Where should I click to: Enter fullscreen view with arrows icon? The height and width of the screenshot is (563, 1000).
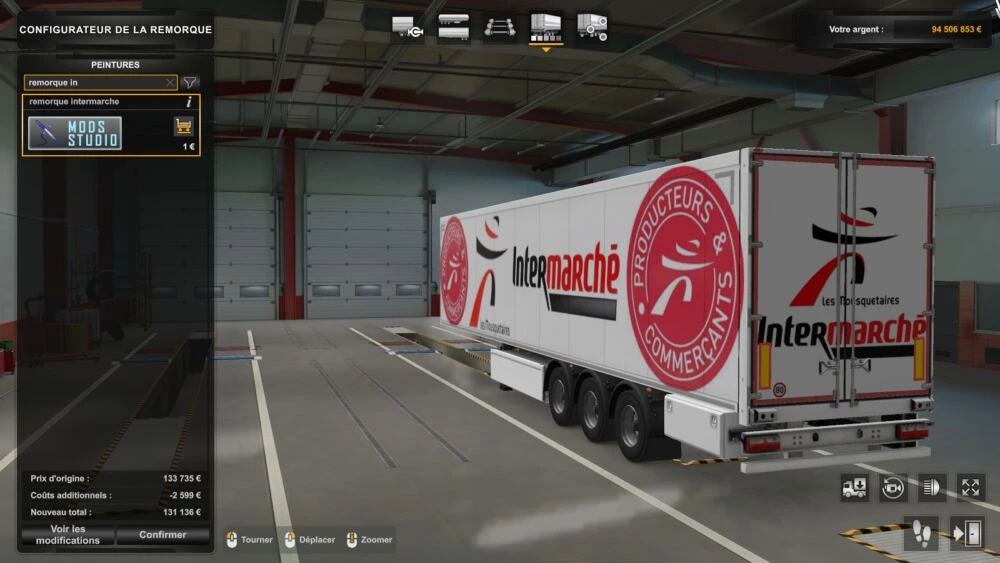pos(970,488)
